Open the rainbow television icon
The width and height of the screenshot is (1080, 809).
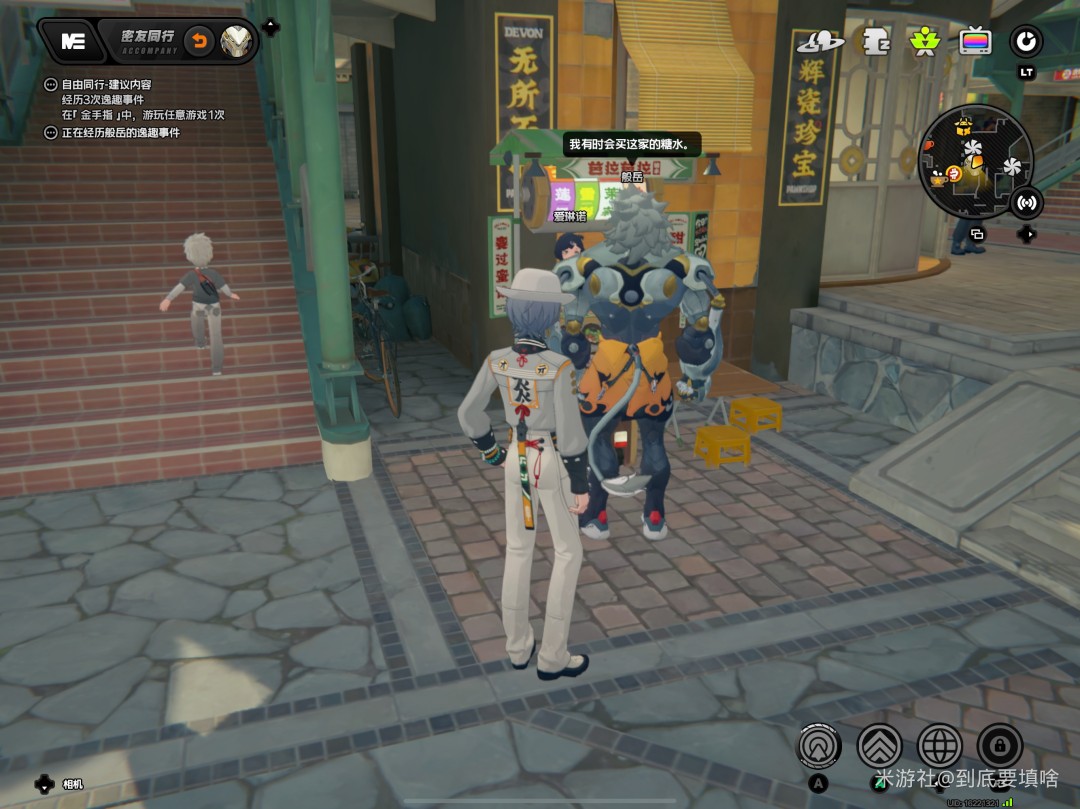coord(975,41)
